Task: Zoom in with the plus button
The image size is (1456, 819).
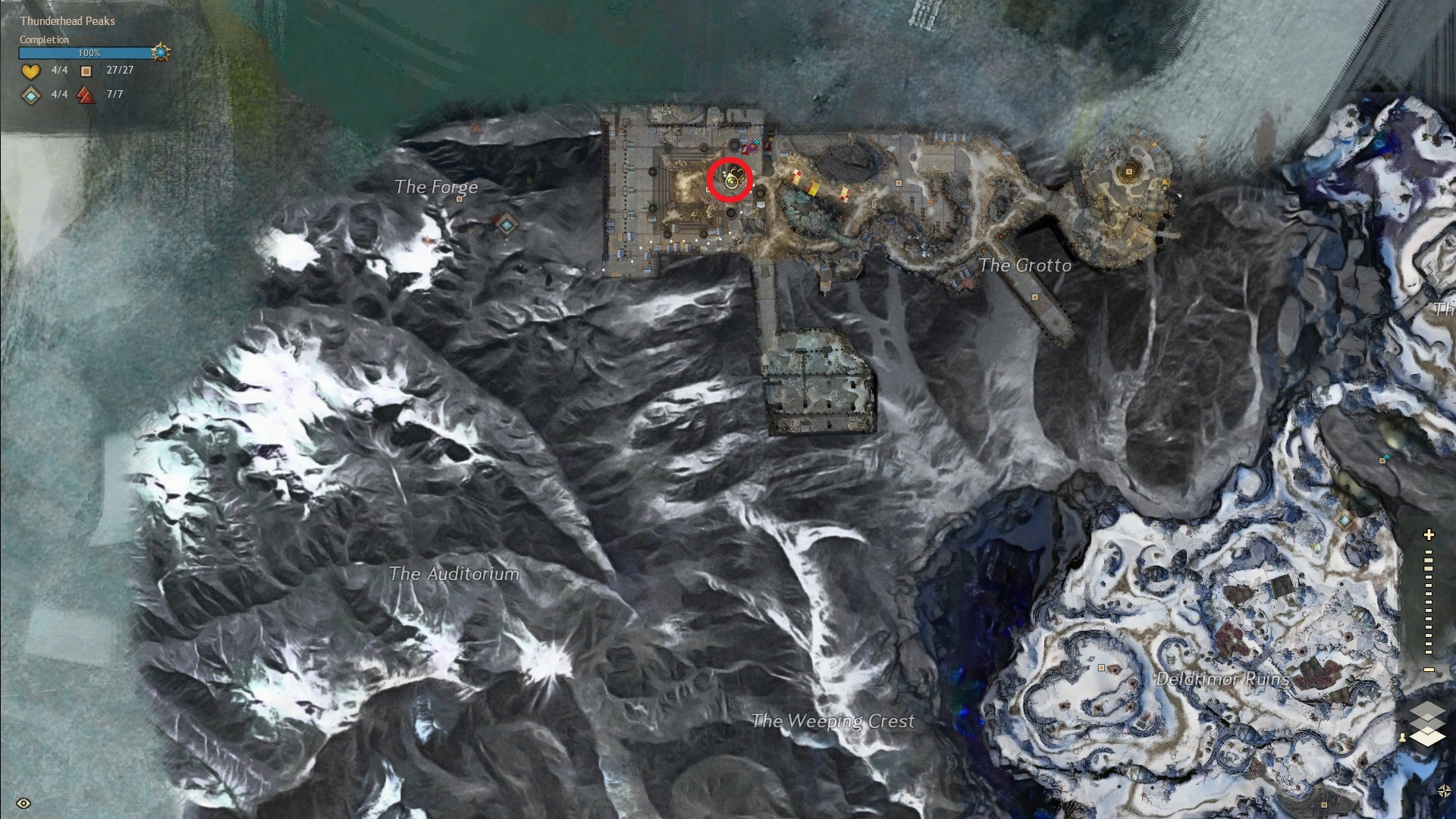Action: [1429, 535]
